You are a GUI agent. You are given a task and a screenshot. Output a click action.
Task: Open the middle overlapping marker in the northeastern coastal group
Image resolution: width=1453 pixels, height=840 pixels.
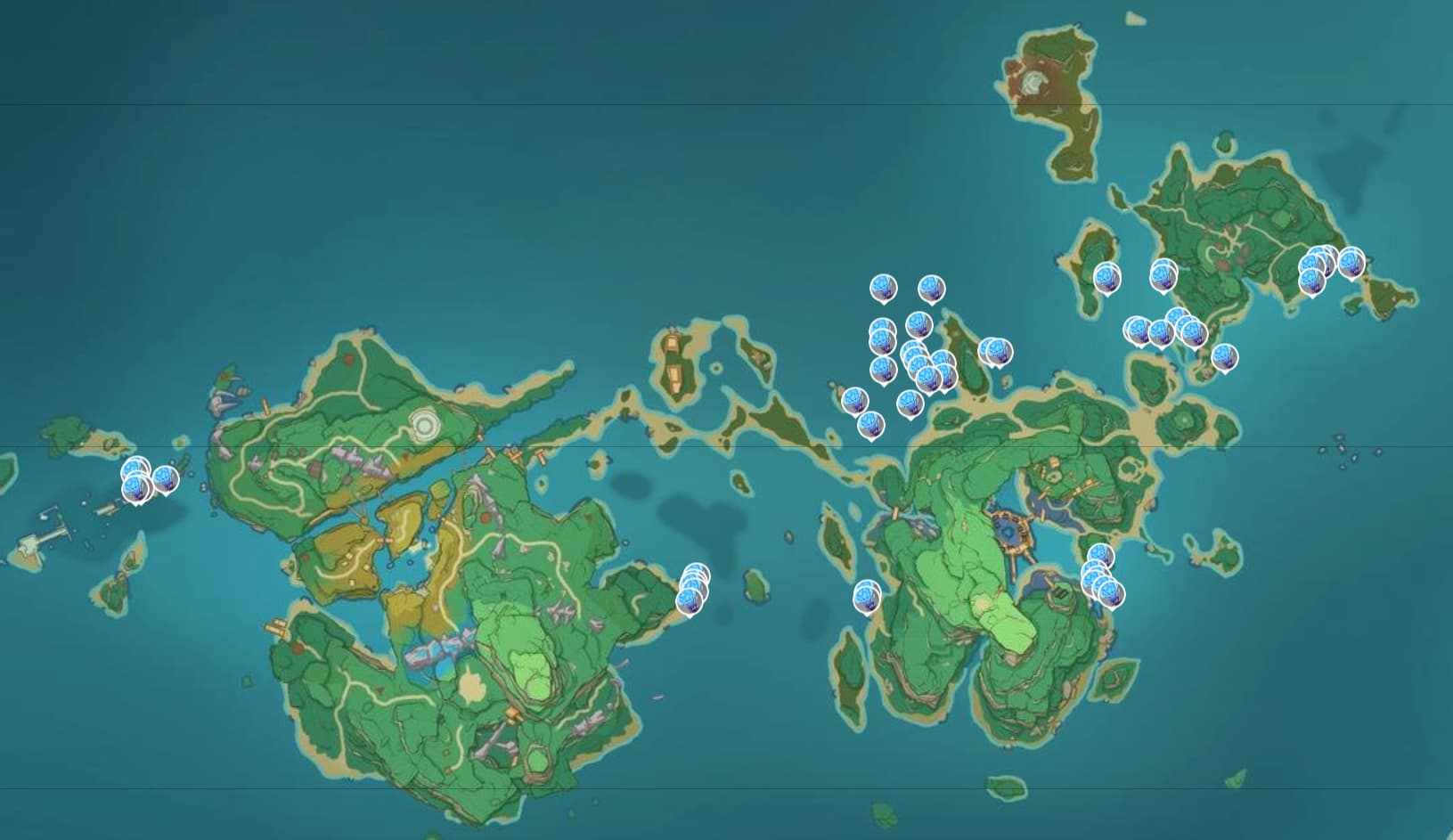(1162, 330)
